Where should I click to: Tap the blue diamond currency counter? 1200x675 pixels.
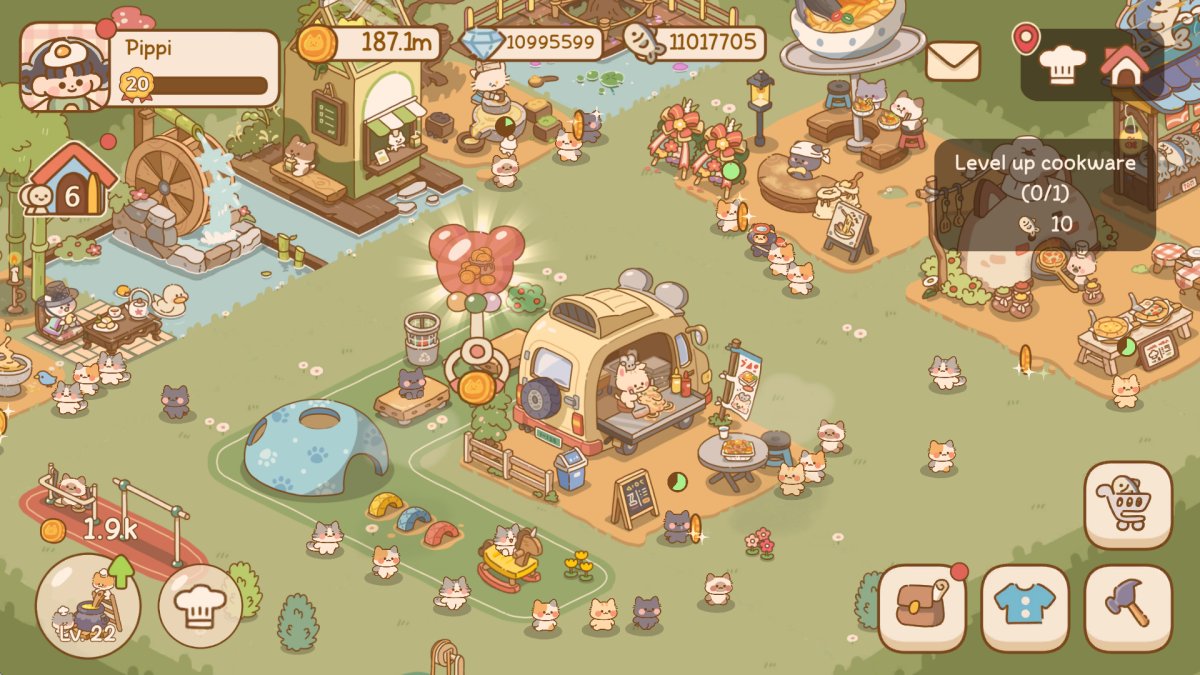pos(534,43)
